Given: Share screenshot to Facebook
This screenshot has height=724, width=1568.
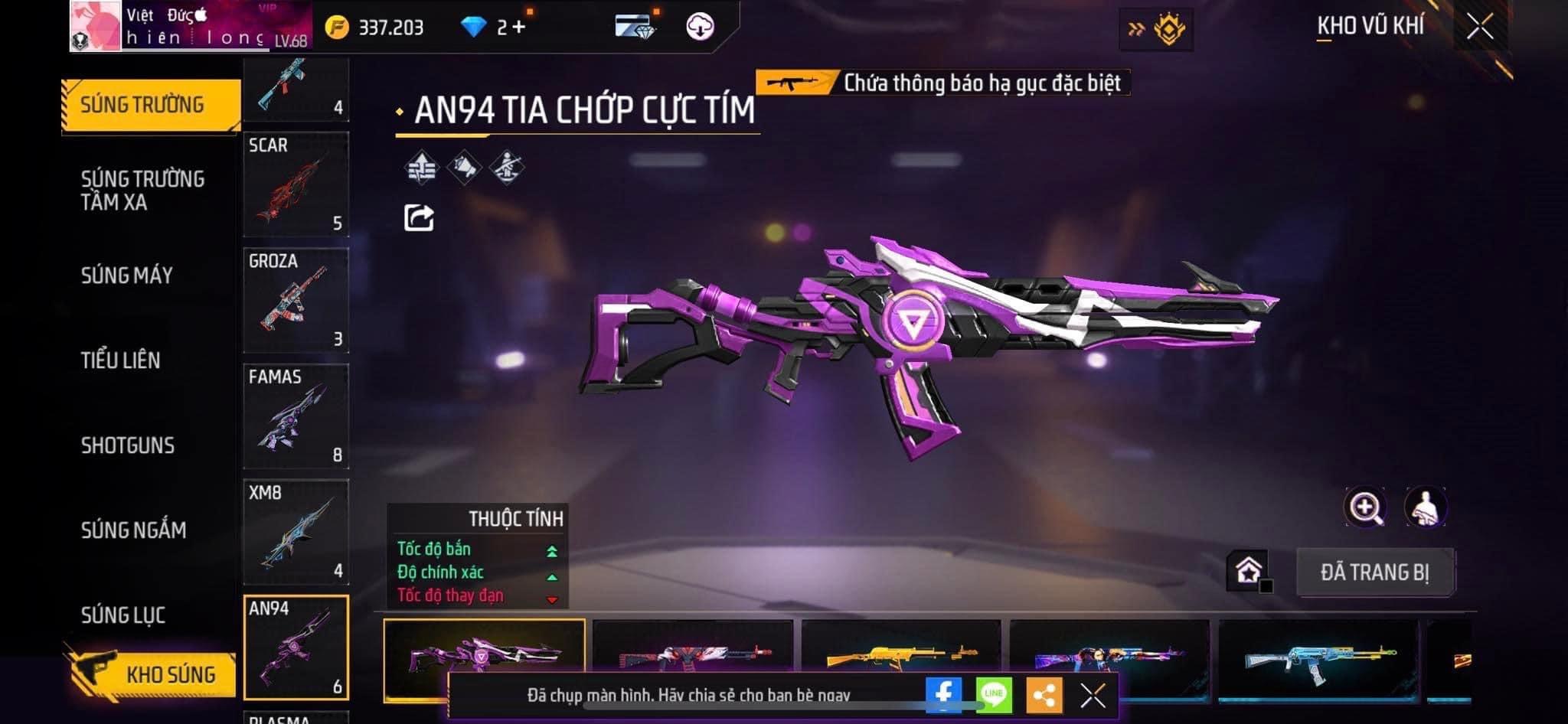Looking at the screenshot, I should pos(943,695).
